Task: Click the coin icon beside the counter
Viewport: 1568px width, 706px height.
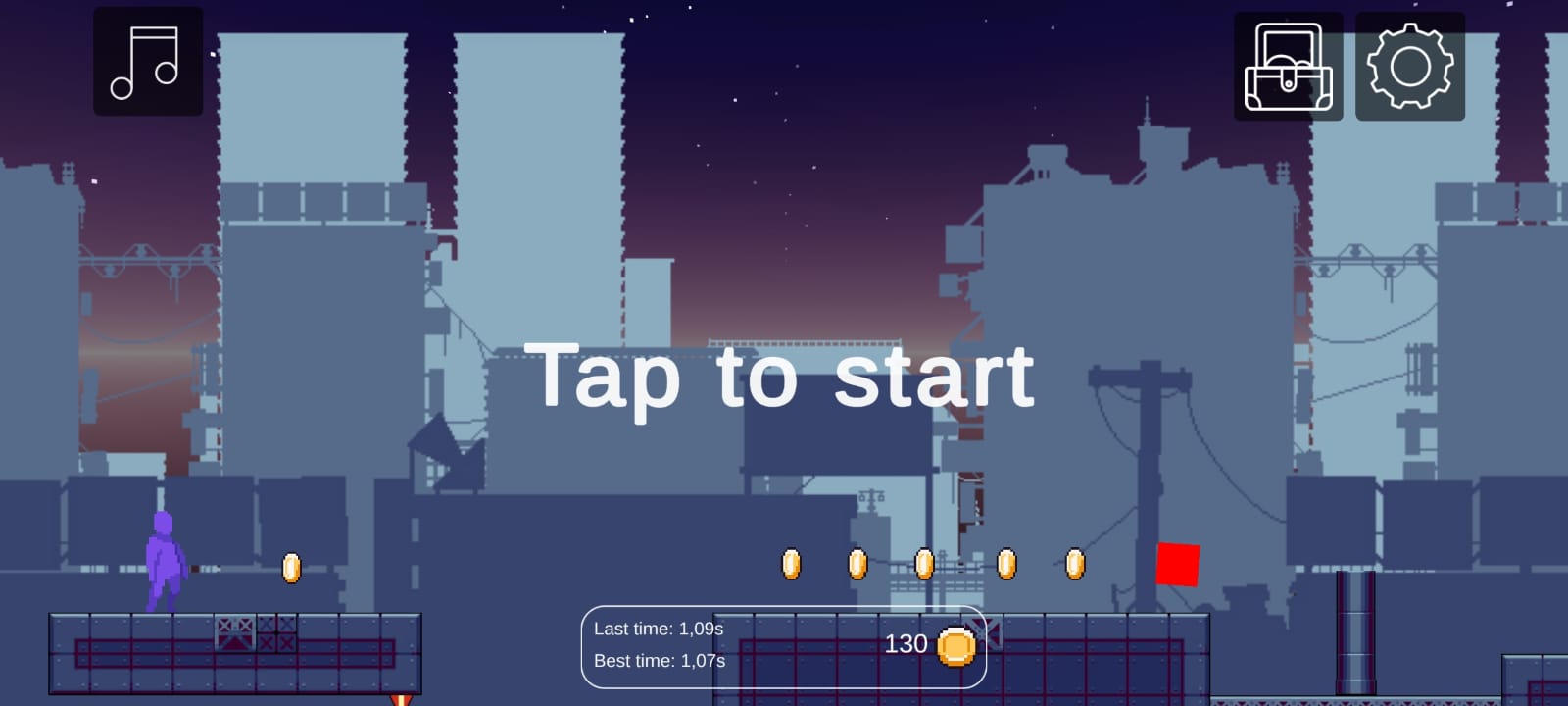Action: click(957, 644)
